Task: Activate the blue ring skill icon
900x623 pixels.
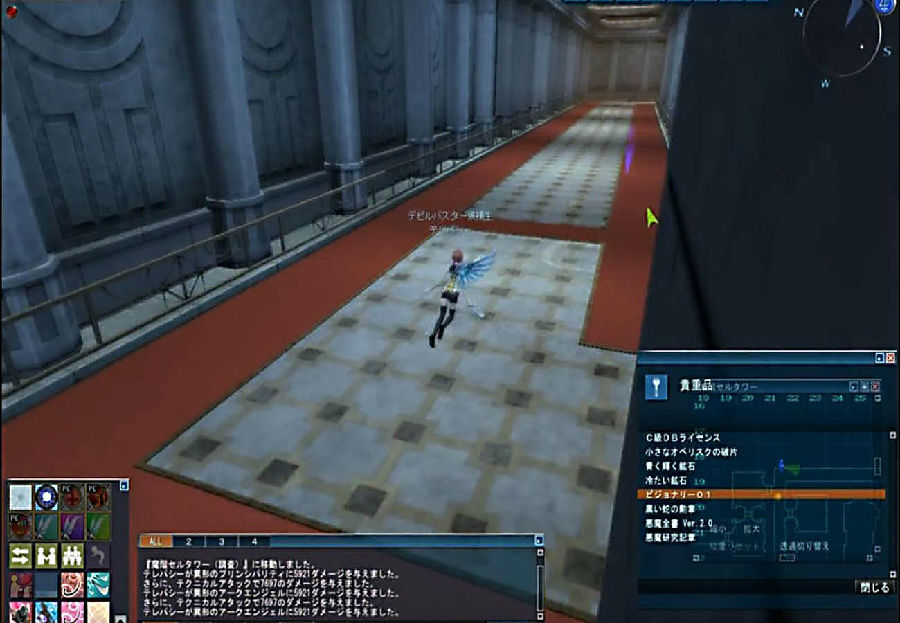Action: click(x=46, y=497)
